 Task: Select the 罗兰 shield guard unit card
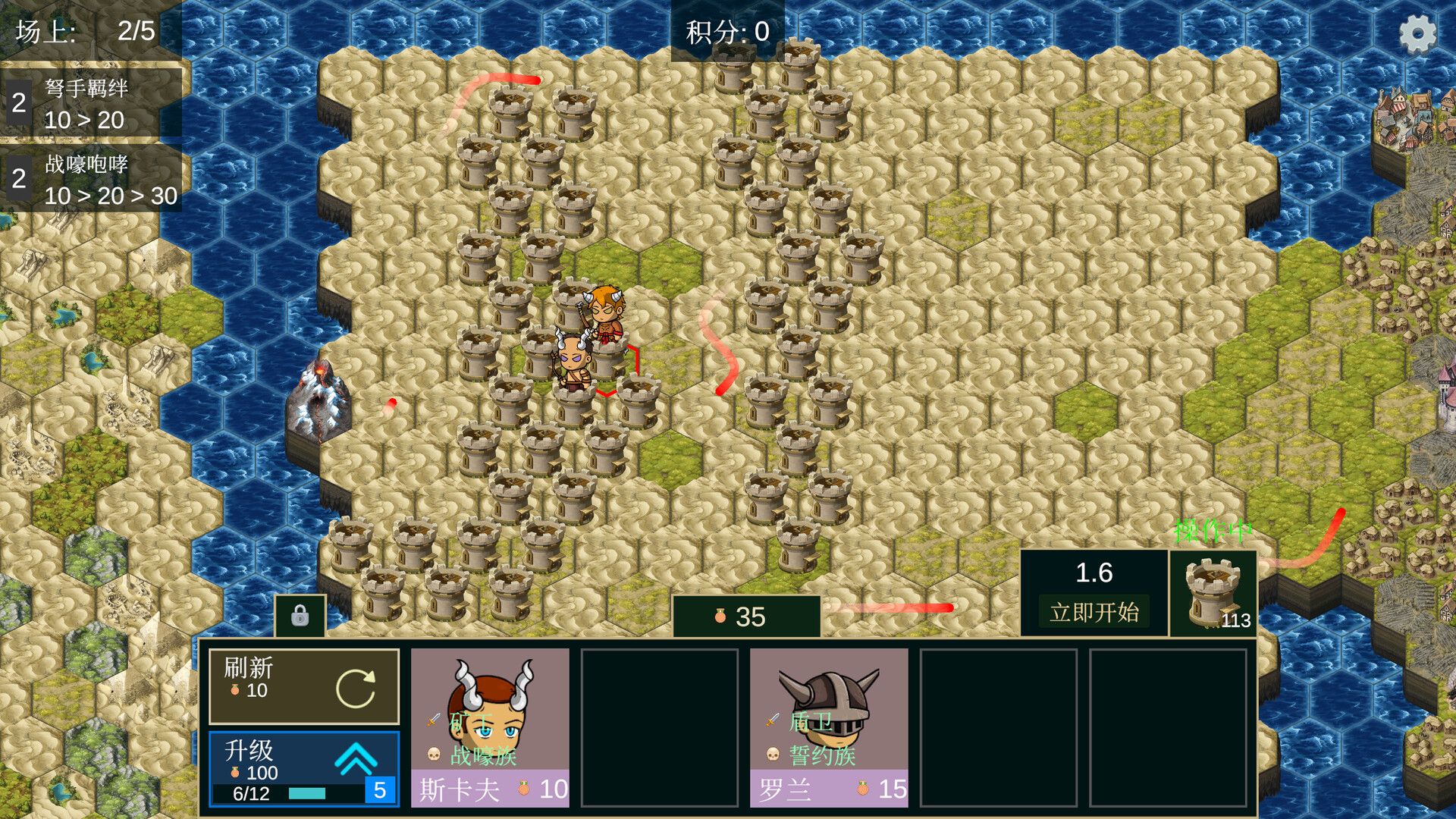click(830, 720)
